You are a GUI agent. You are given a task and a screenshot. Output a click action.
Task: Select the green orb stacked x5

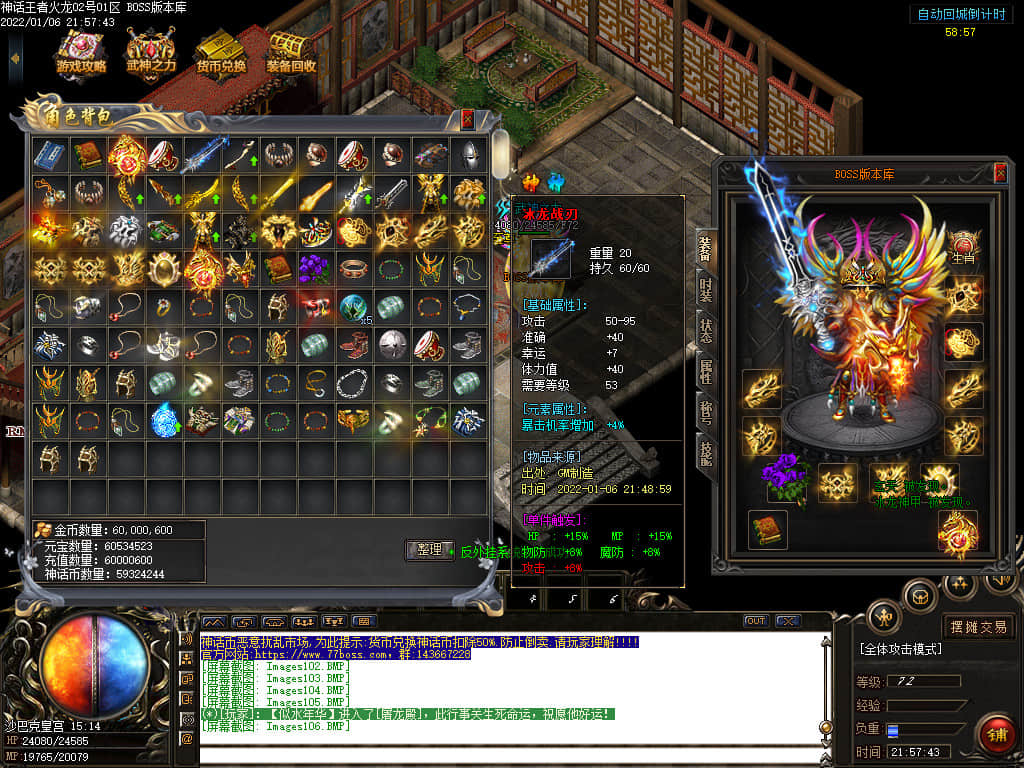353,307
